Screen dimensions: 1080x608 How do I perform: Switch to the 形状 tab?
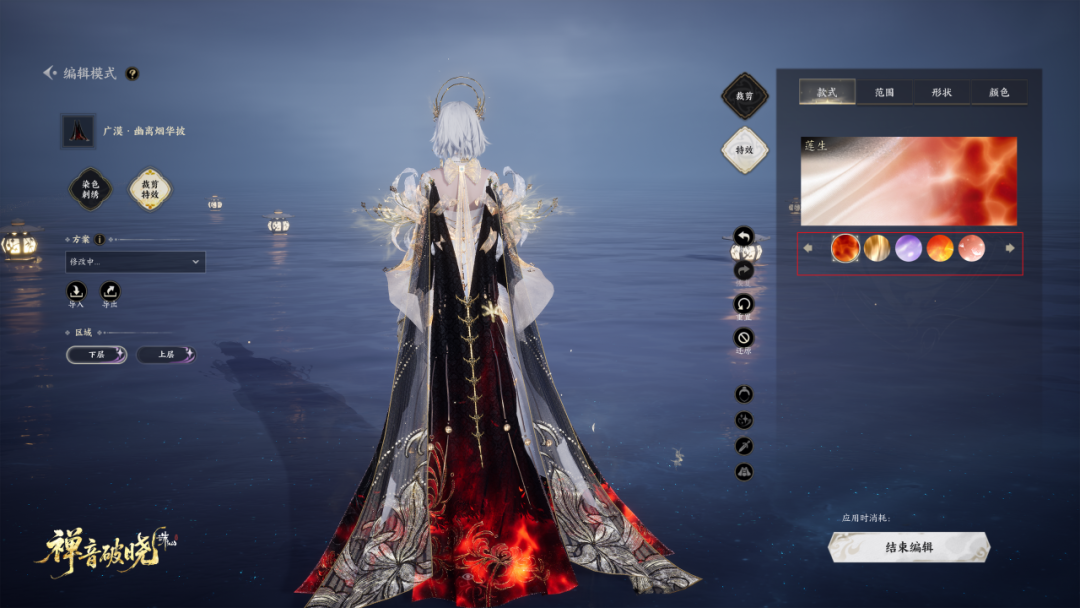click(x=941, y=92)
